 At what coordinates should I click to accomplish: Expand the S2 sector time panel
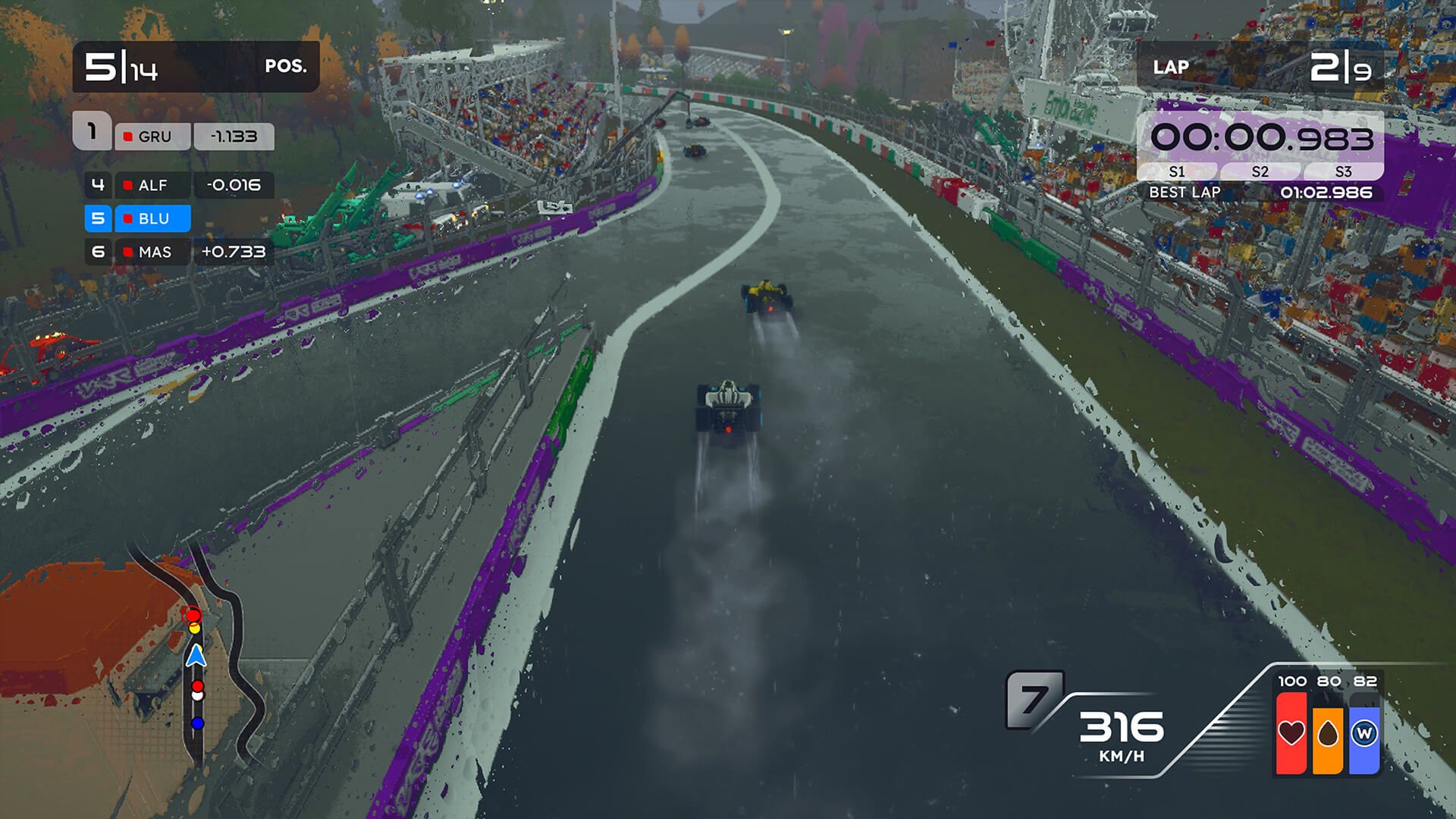pos(1260,171)
